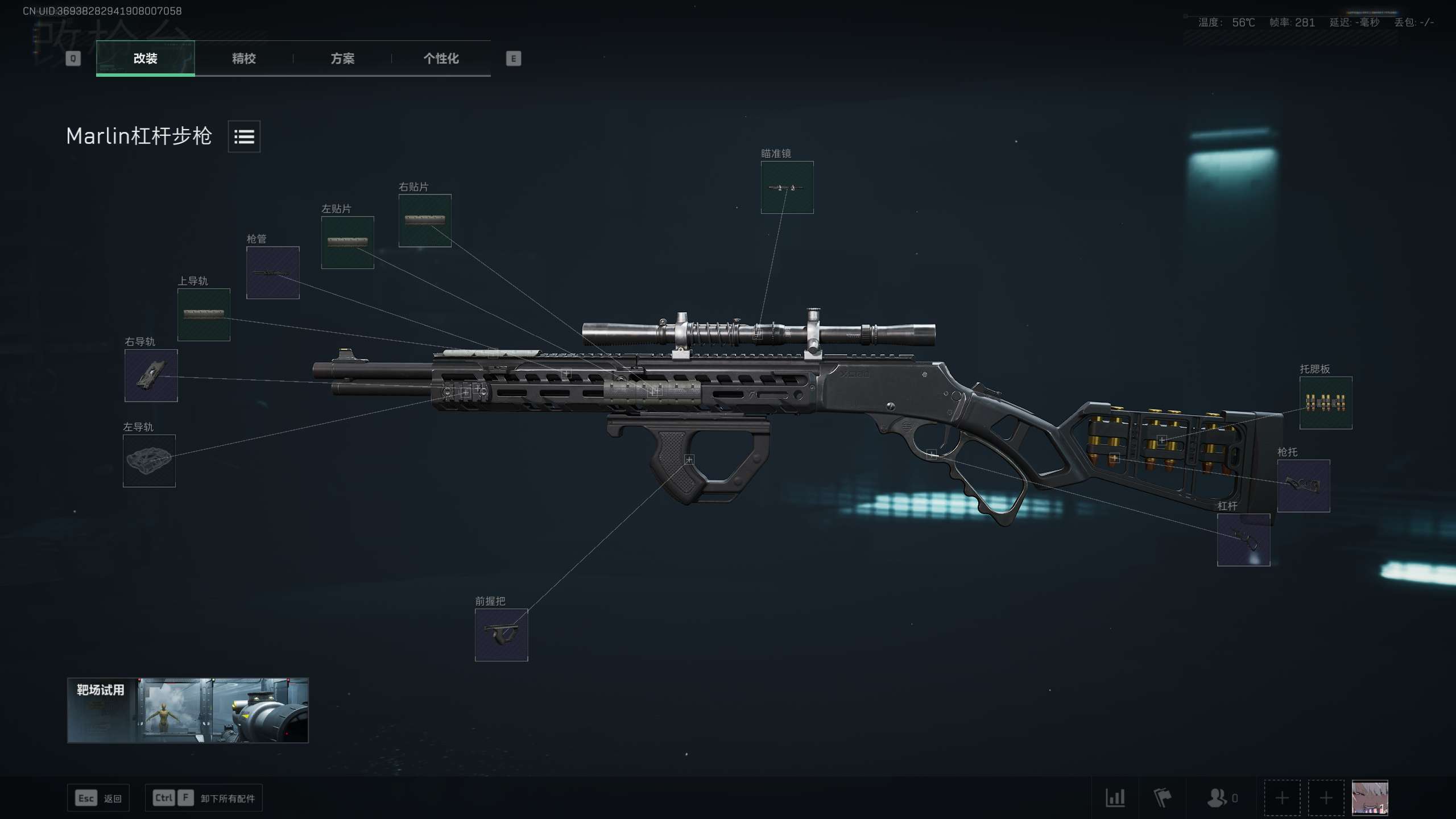
Task: Open the 精校 tab
Action: click(244, 58)
